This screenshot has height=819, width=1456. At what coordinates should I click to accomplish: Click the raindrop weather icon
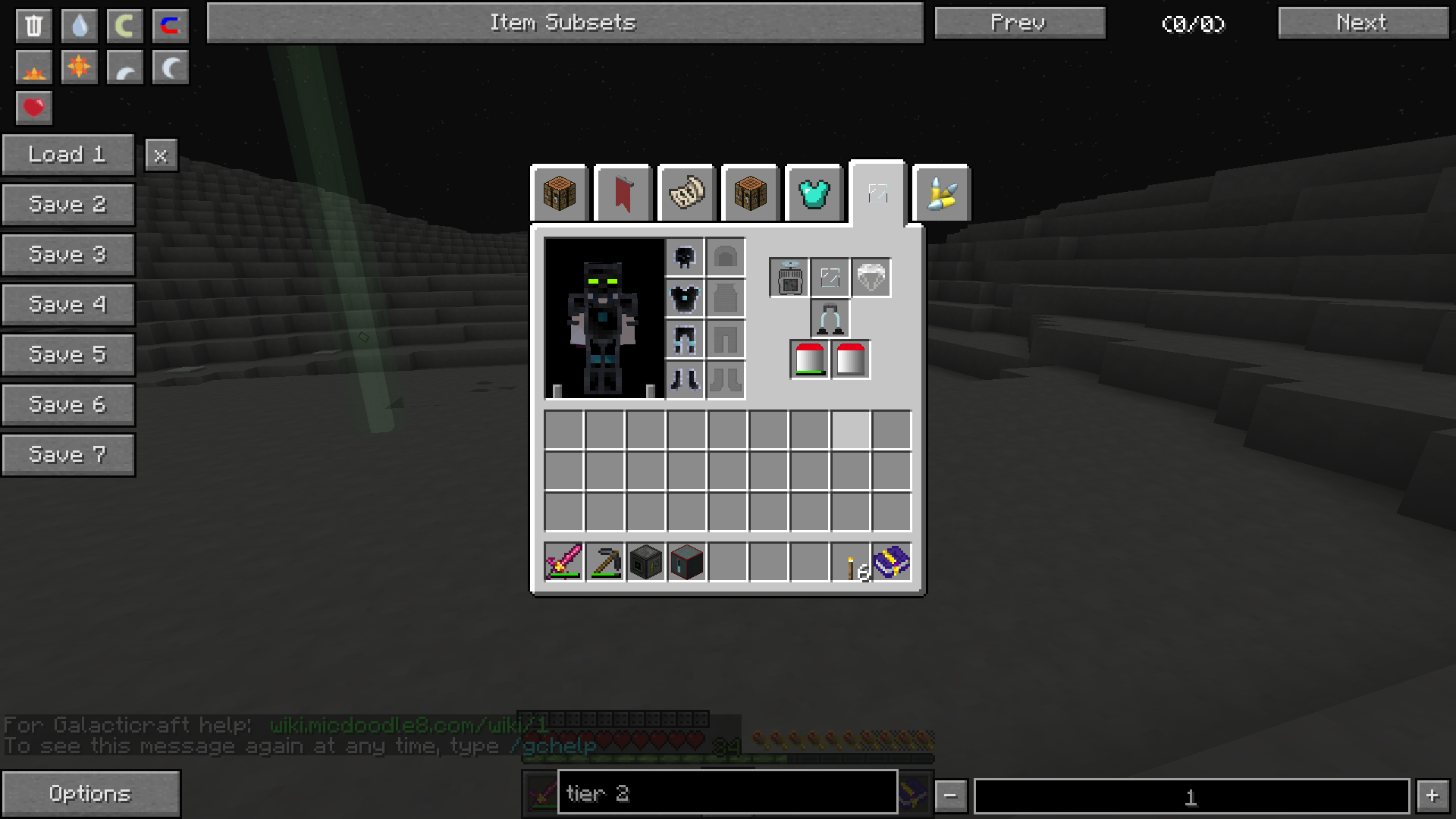click(x=79, y=25)
